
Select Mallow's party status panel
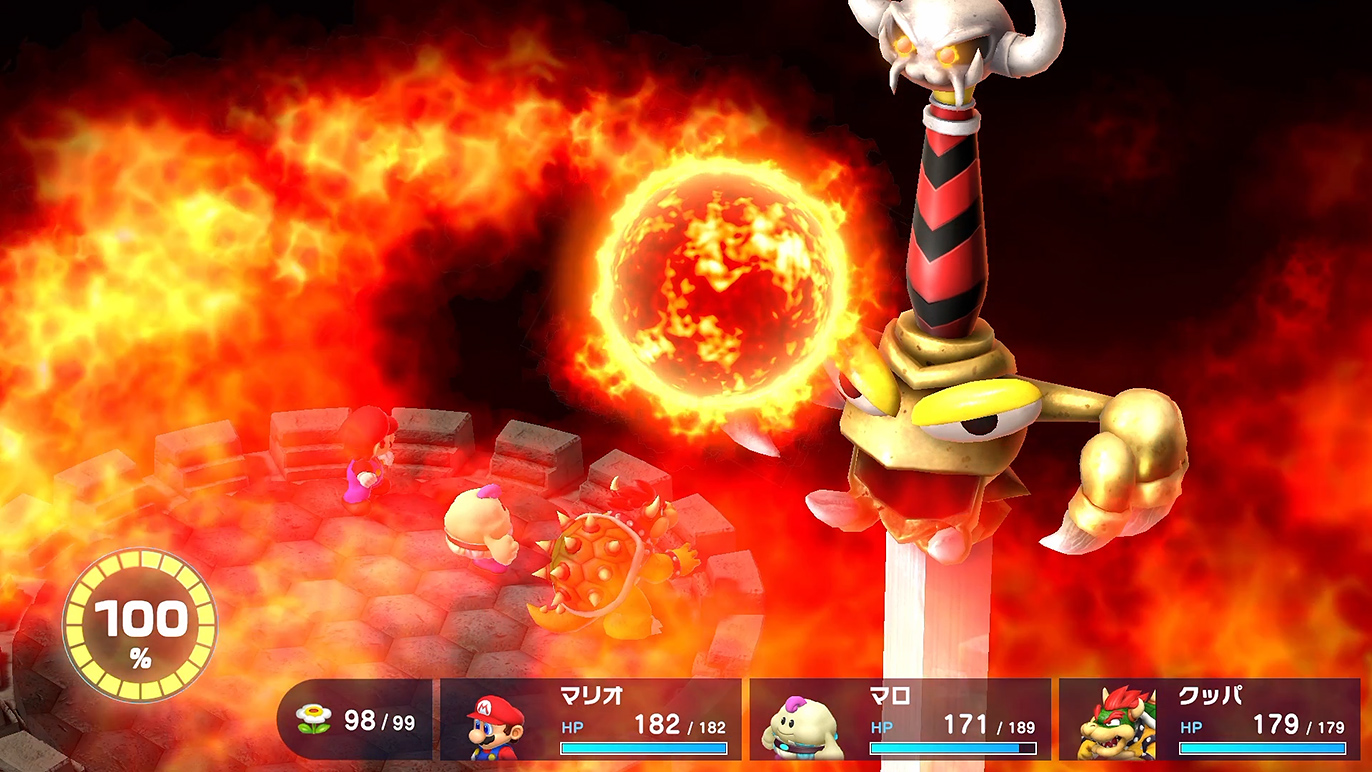(x=900, y=720)
